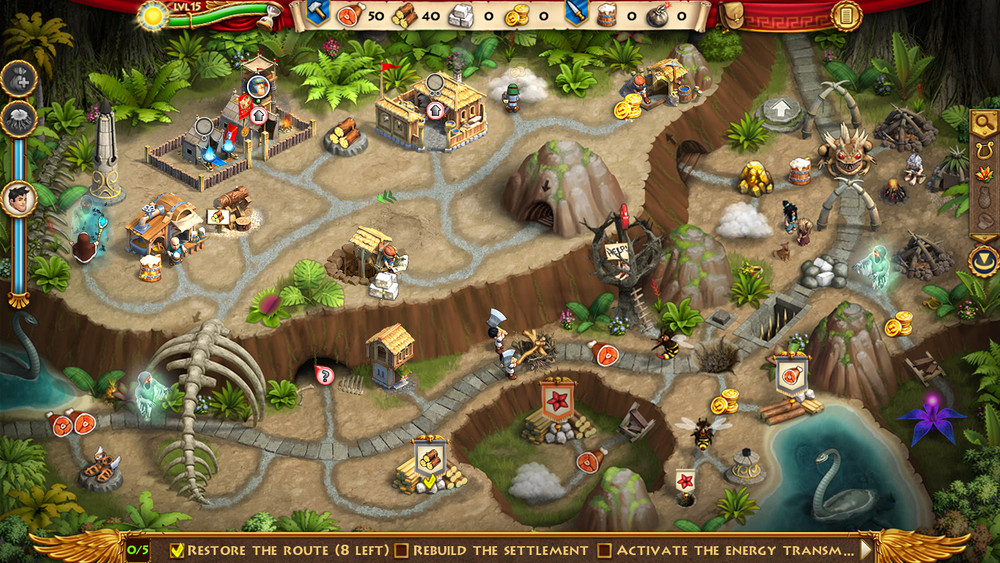This screenshot has height=563, width=1000.
Task: Select the golden lyre collectible icon
Action: pos(983,153)
